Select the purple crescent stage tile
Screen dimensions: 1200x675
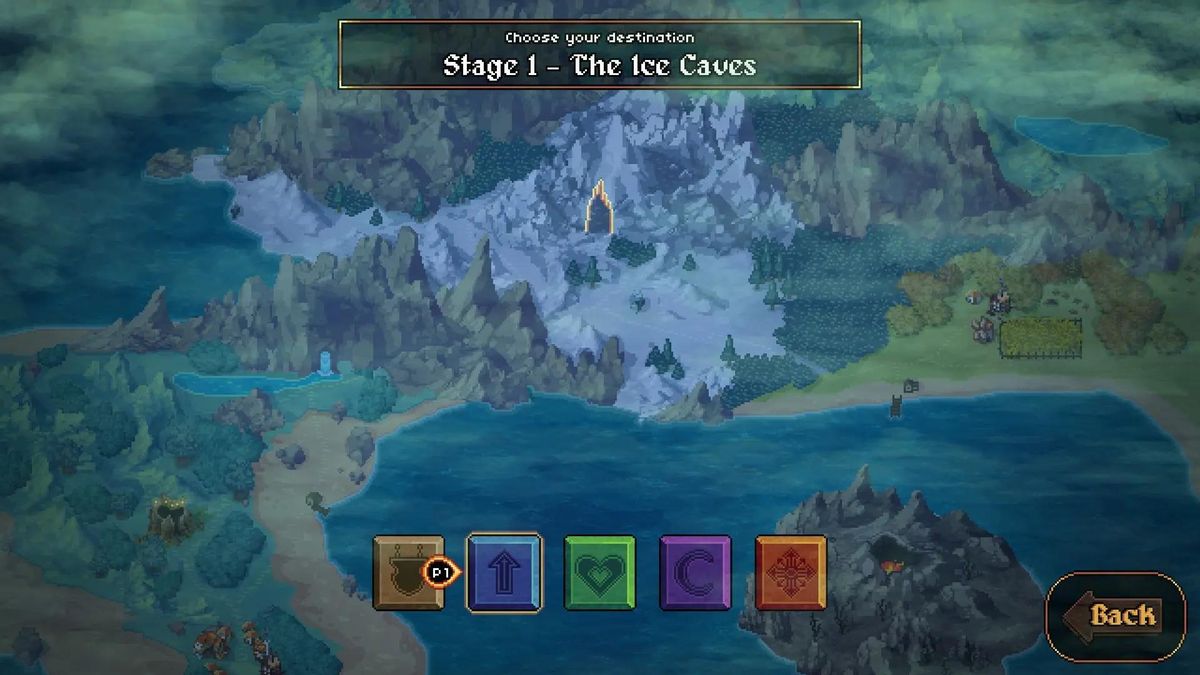click(696, 572)
